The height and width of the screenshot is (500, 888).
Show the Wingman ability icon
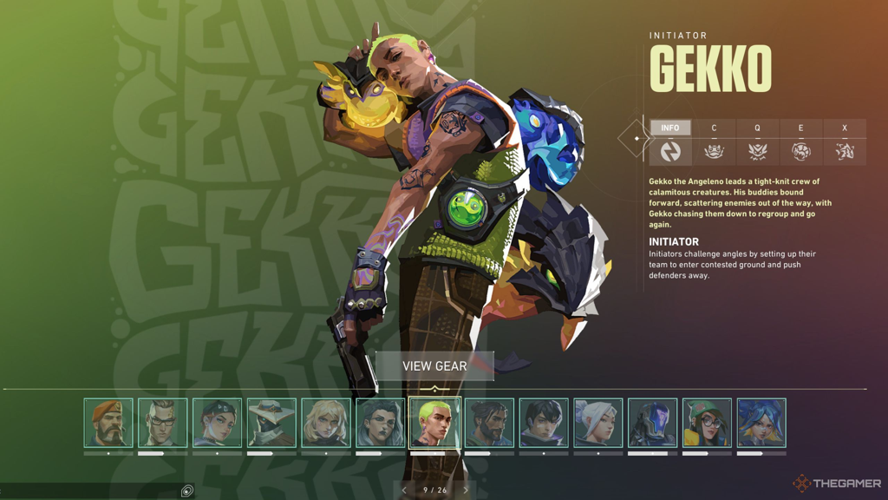(x=757, y=151)
